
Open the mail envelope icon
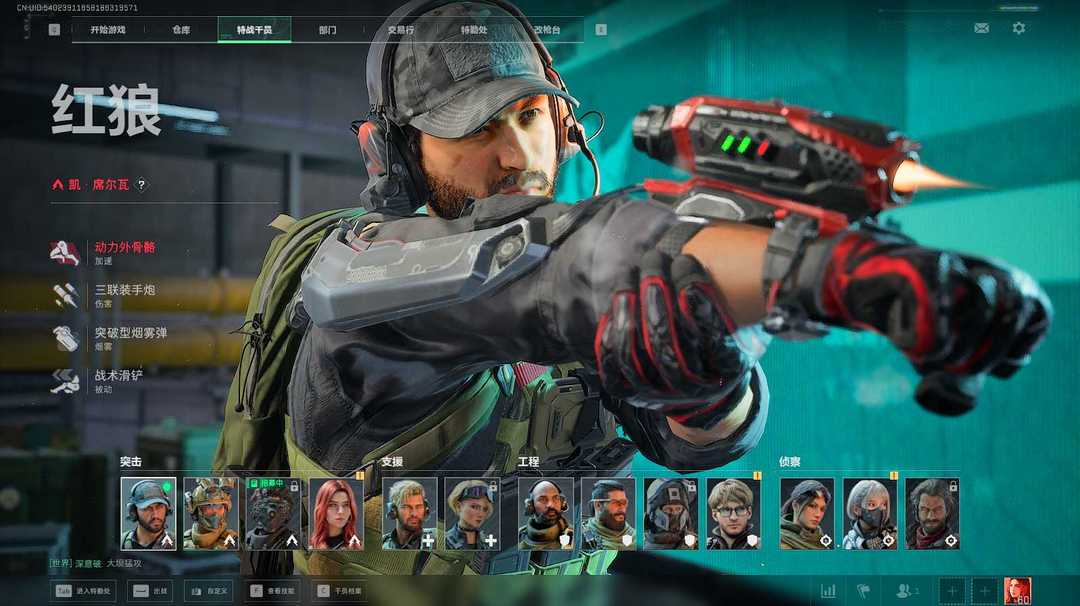click(x=982, y=28)
